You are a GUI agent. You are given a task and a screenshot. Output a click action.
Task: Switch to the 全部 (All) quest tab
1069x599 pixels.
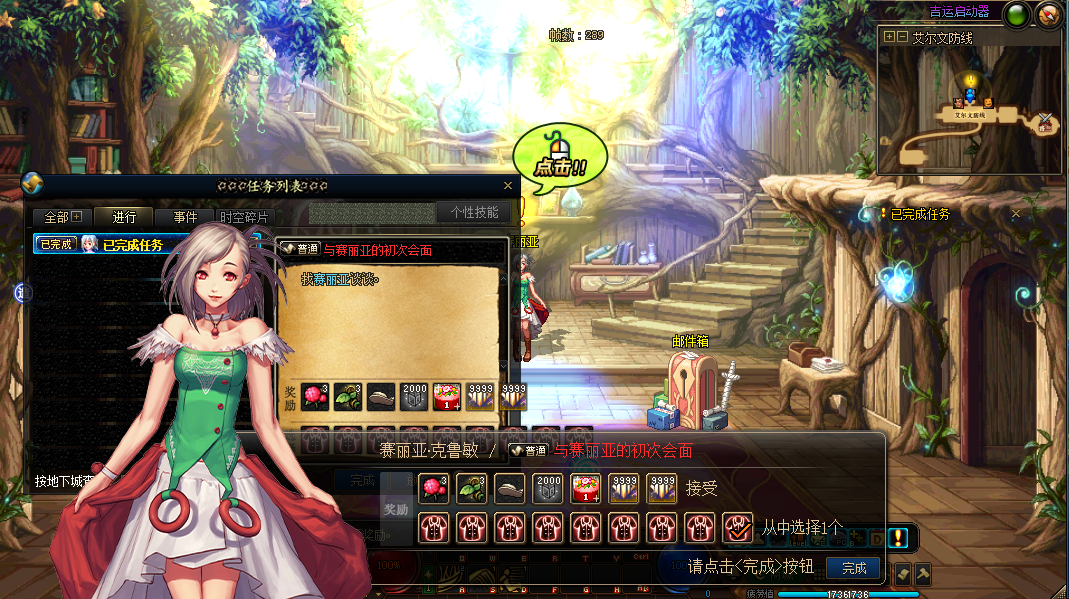click(x=62, y=217)
